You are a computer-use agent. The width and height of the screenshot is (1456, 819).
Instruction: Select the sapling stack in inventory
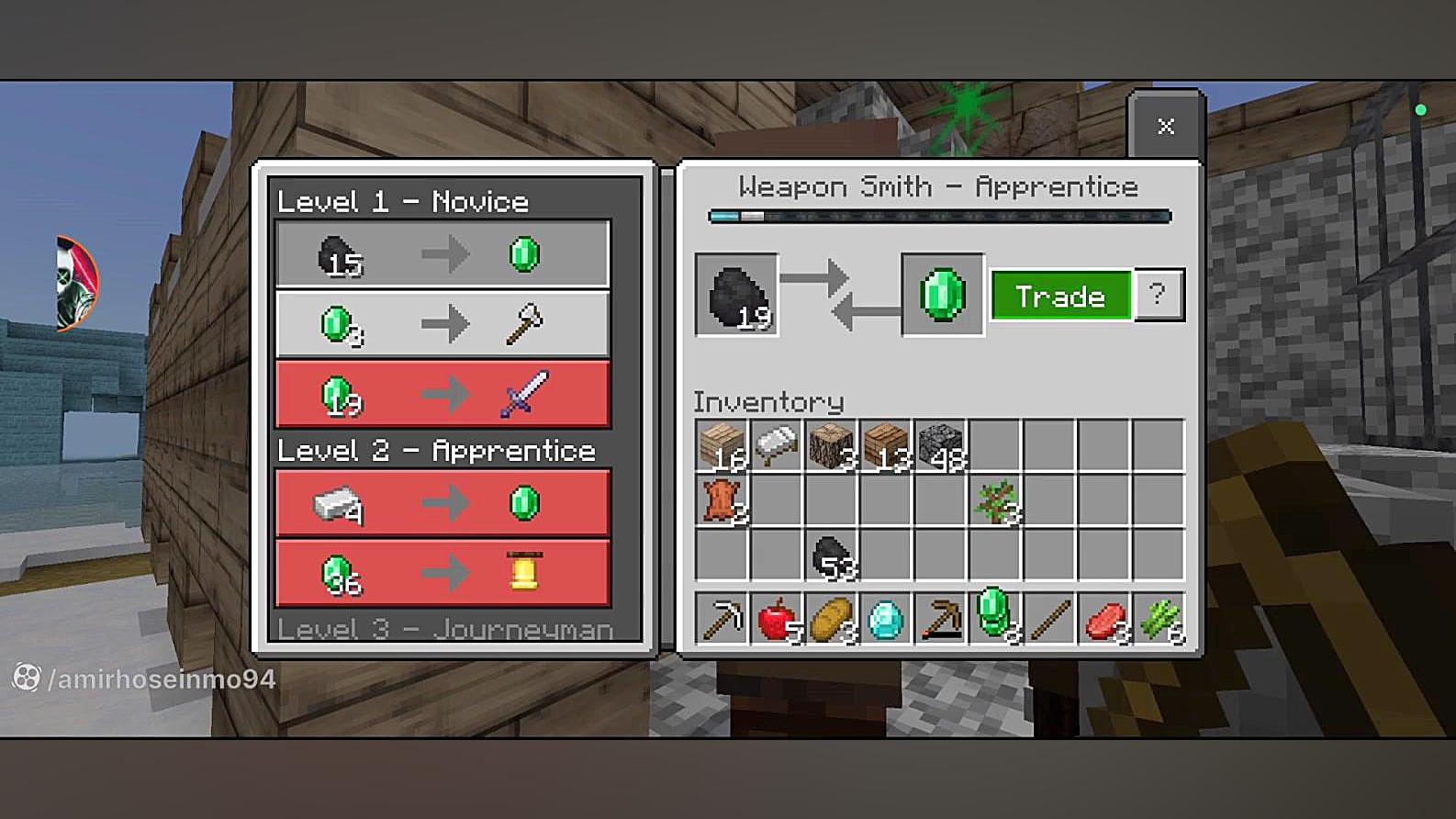[996, 500]
